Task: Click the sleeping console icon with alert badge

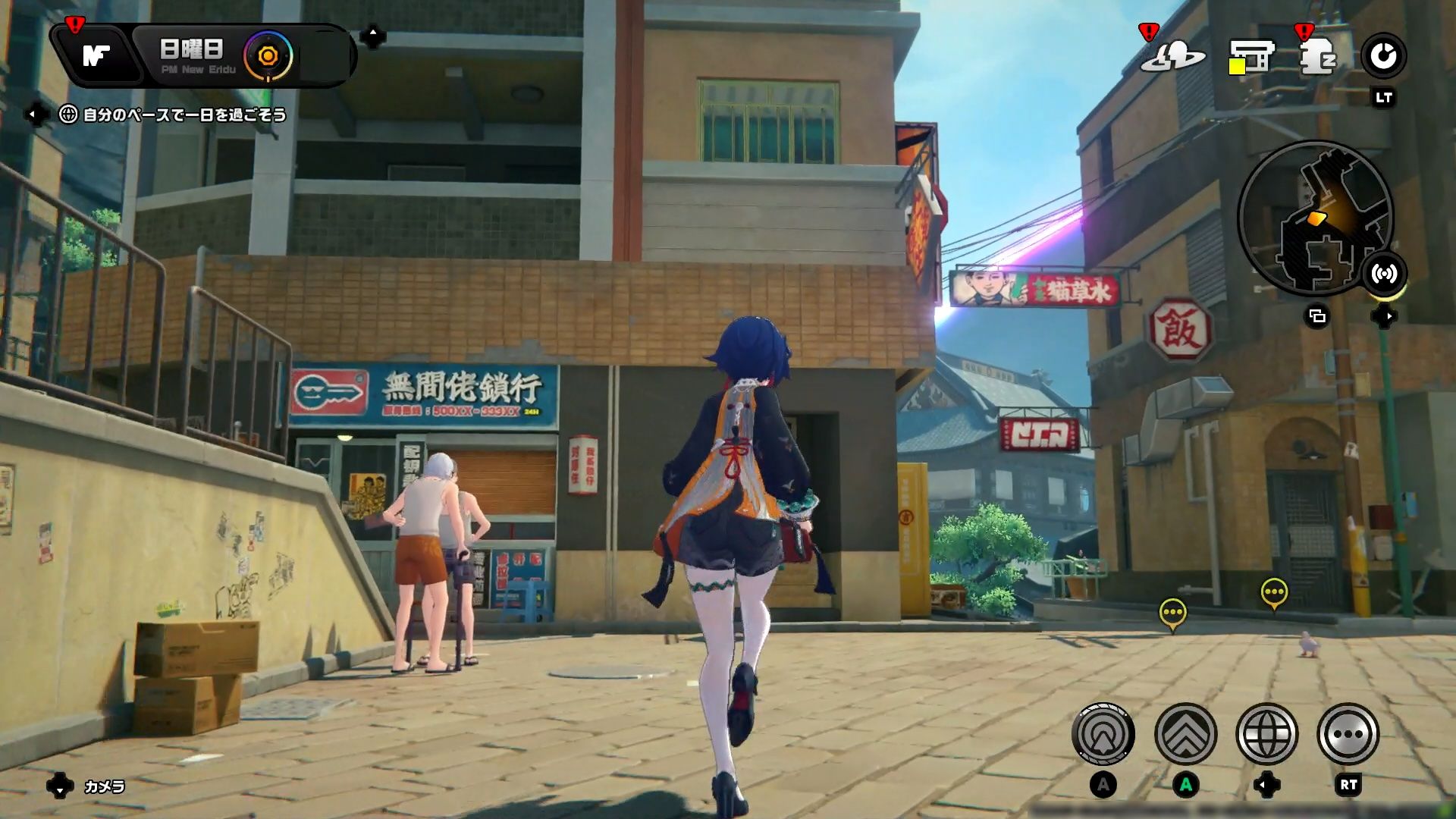Action: pos(1318,57)
